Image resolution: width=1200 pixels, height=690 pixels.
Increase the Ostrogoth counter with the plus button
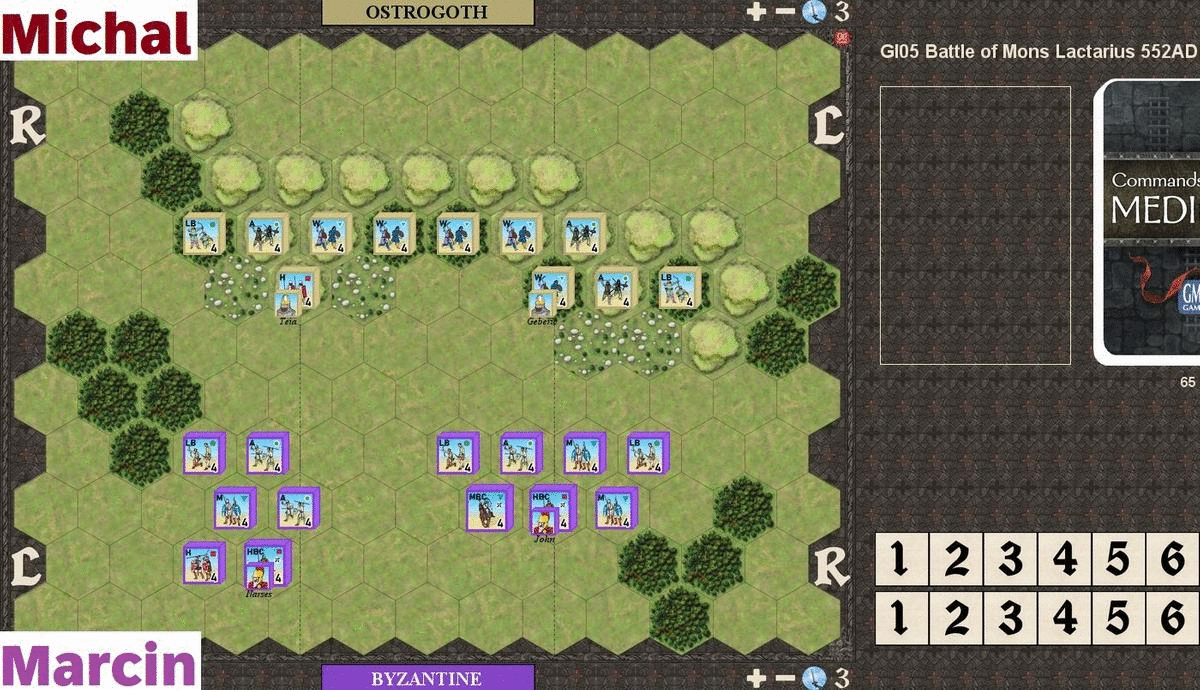coord(756,11)
